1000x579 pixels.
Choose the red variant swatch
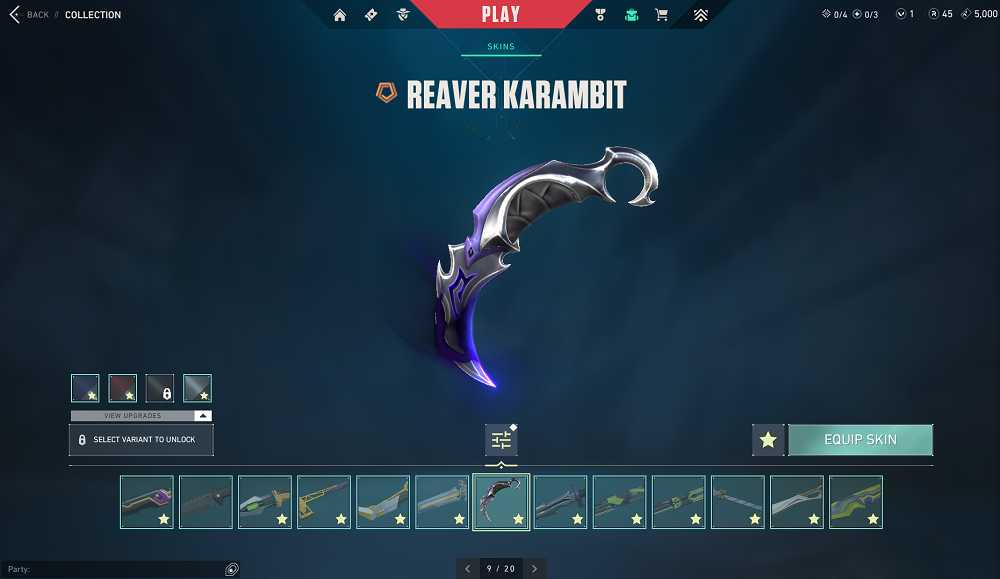[122, 388]
